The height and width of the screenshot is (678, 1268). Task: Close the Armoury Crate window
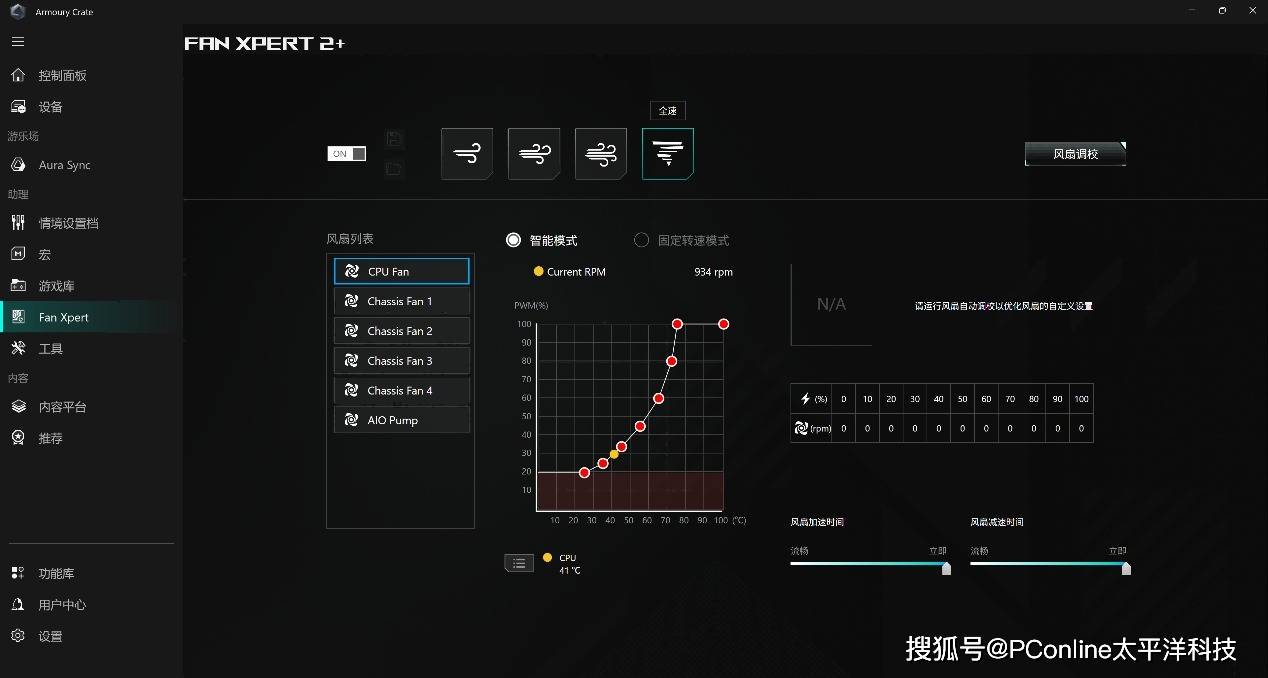click(1250, 10)
